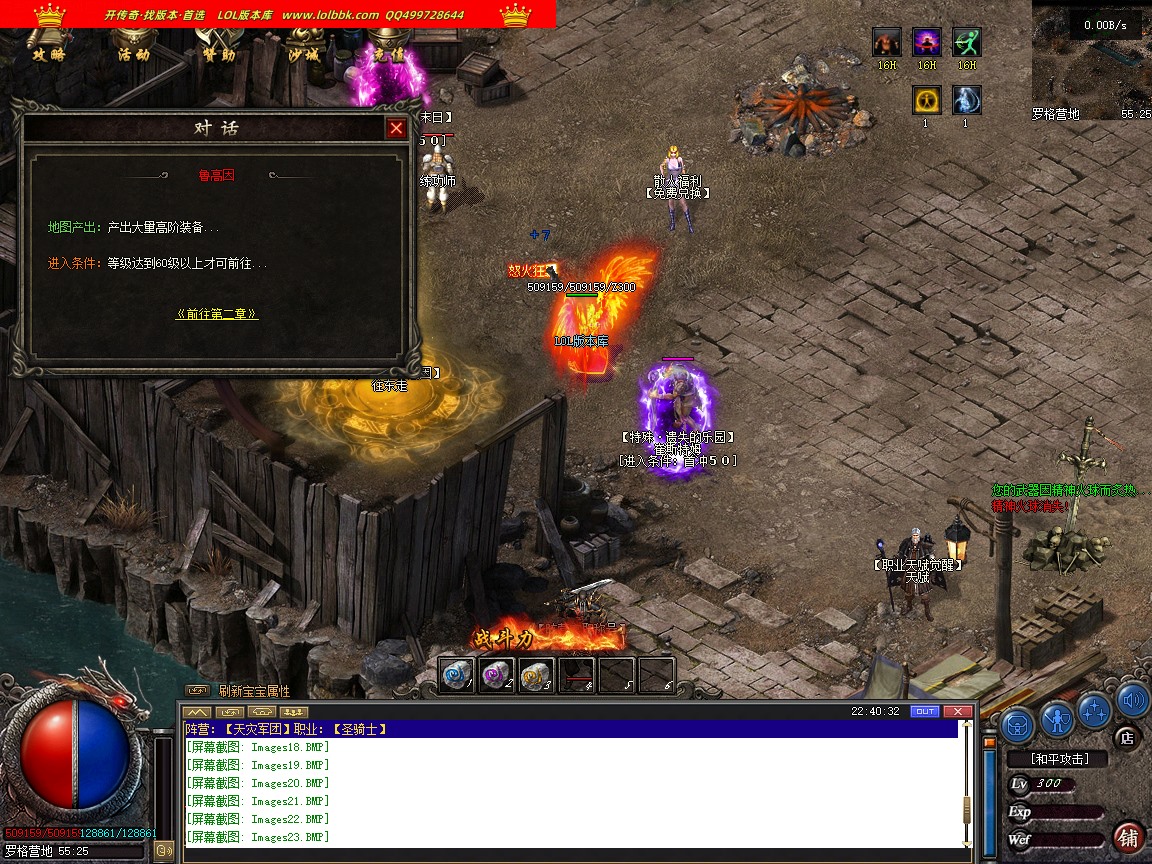The height and width of the screenshot is (864, 1152).
Task: Choose the 前往第二章 dialogue link
Action: (217, 313)
